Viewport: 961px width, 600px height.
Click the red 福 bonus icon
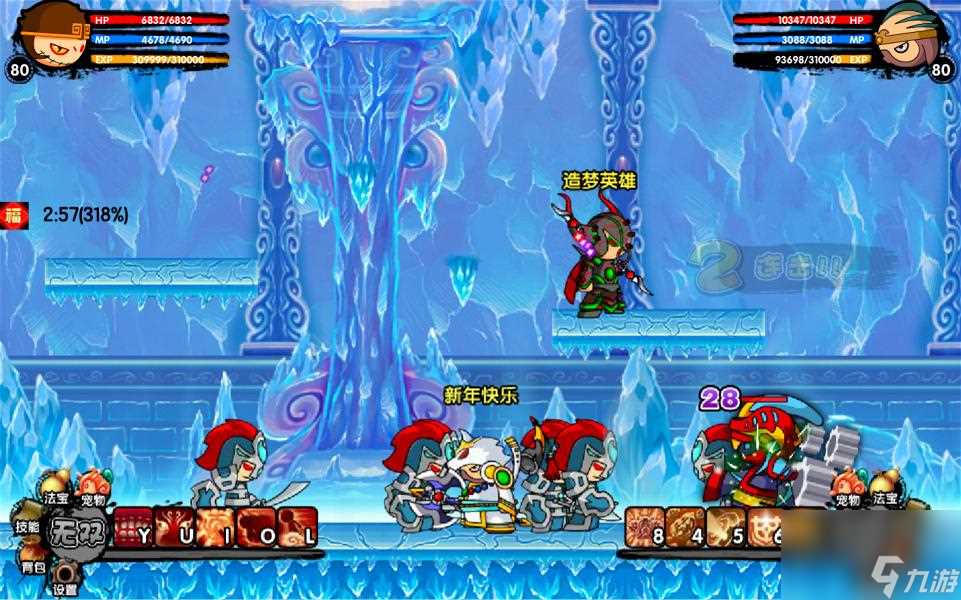point(14,213)
